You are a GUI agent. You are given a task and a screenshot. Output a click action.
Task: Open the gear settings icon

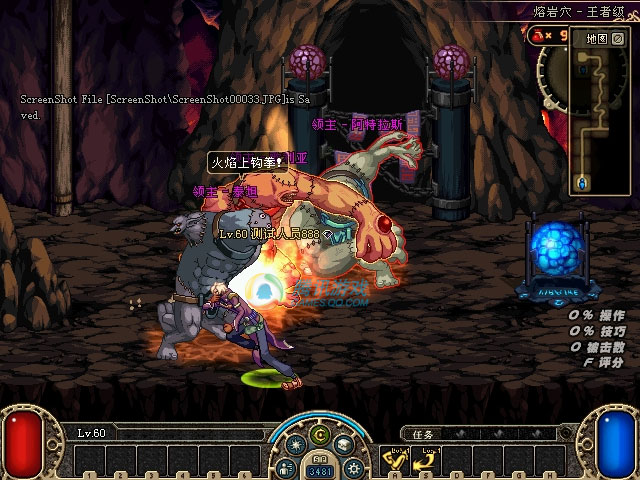[355, 466]
